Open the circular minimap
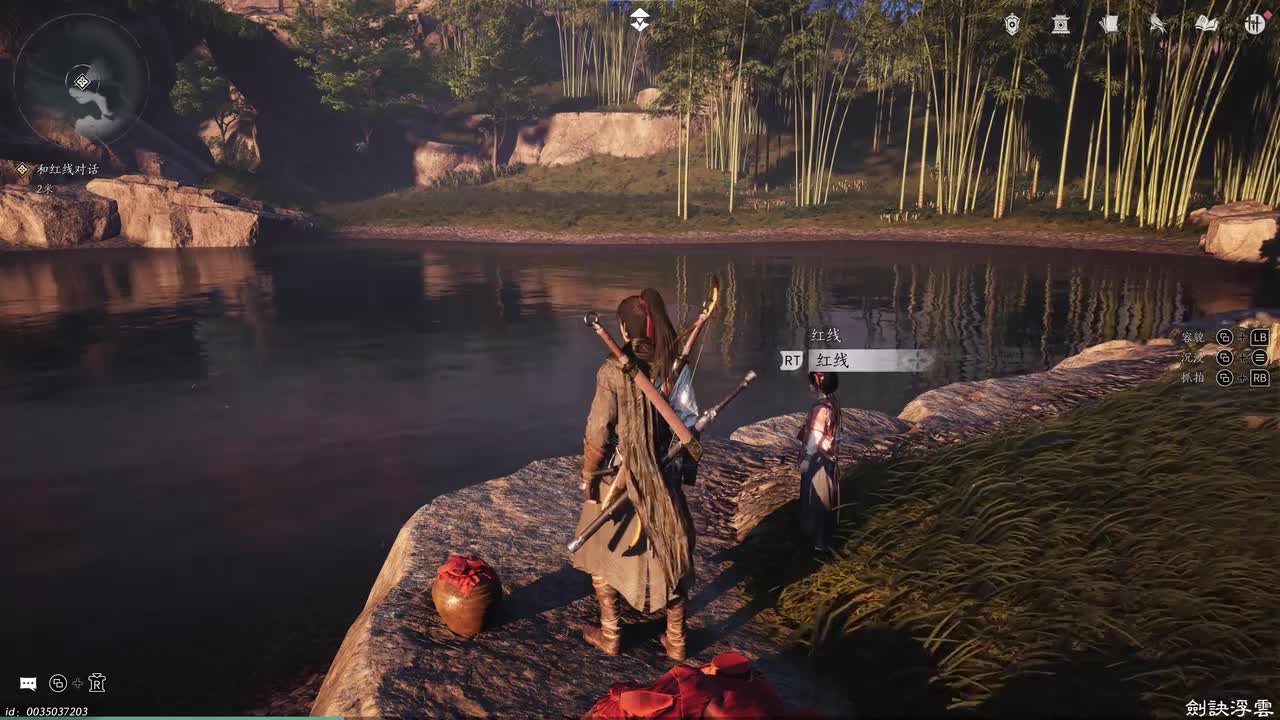 [81, 80]
